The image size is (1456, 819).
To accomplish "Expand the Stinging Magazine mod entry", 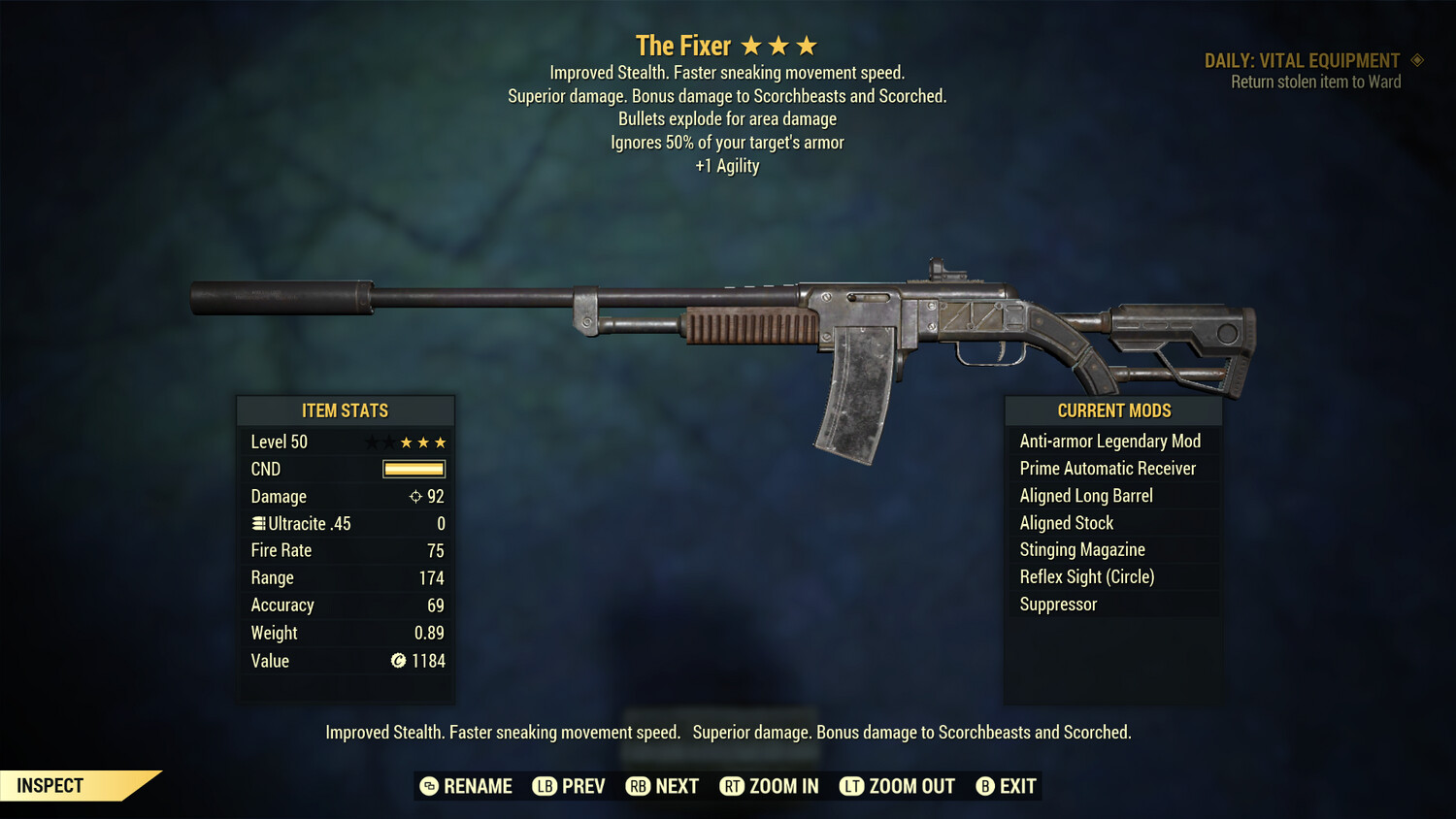I will (1081, 549).
